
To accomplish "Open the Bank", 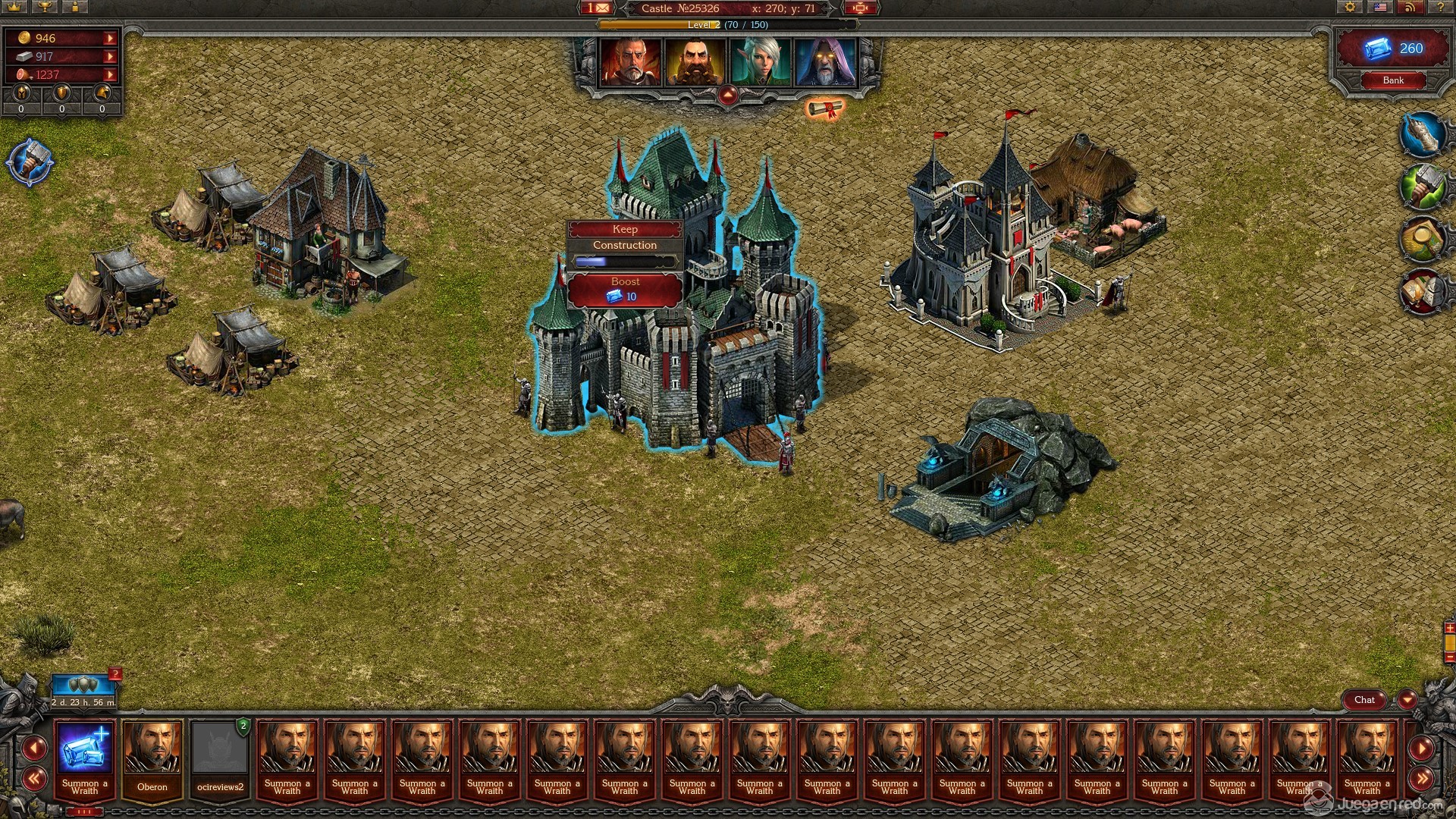I will [x=1393, y=80].
